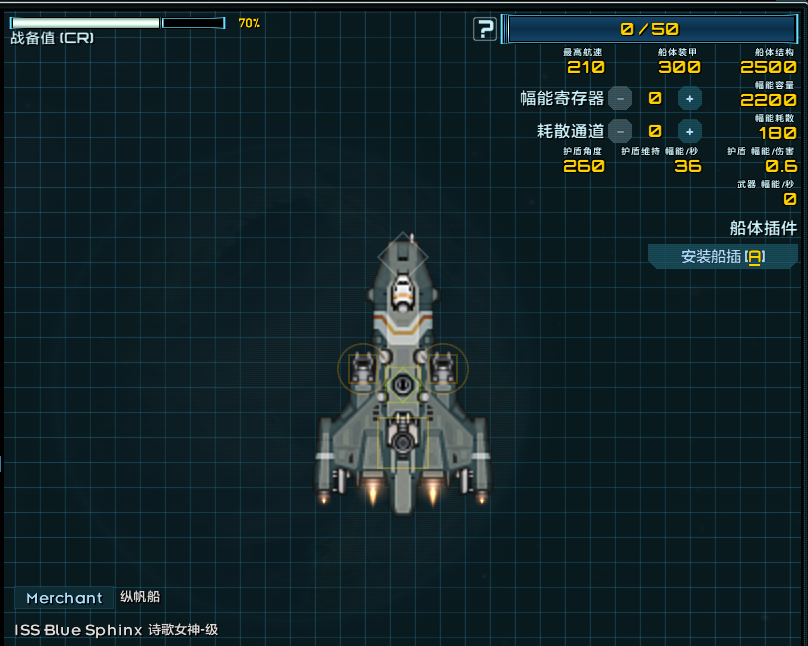The height and width of the screenshot is (646, 808).
Task: Reduce 耗散通道 vents using the minus button
Action: coord(620,130)
